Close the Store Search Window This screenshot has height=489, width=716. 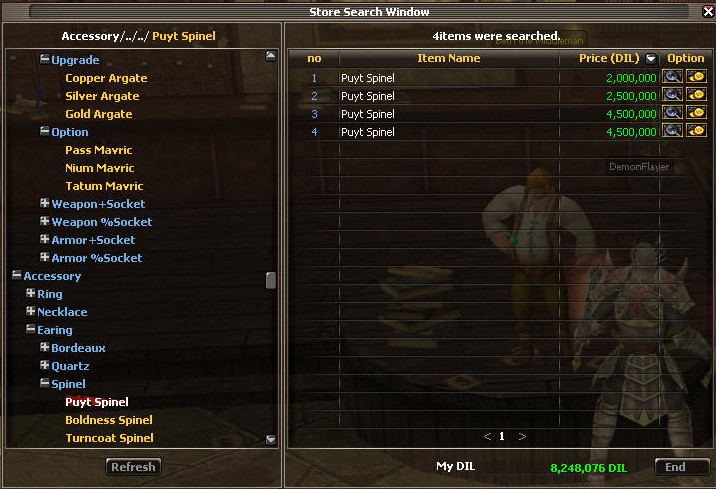coord(708,11)
